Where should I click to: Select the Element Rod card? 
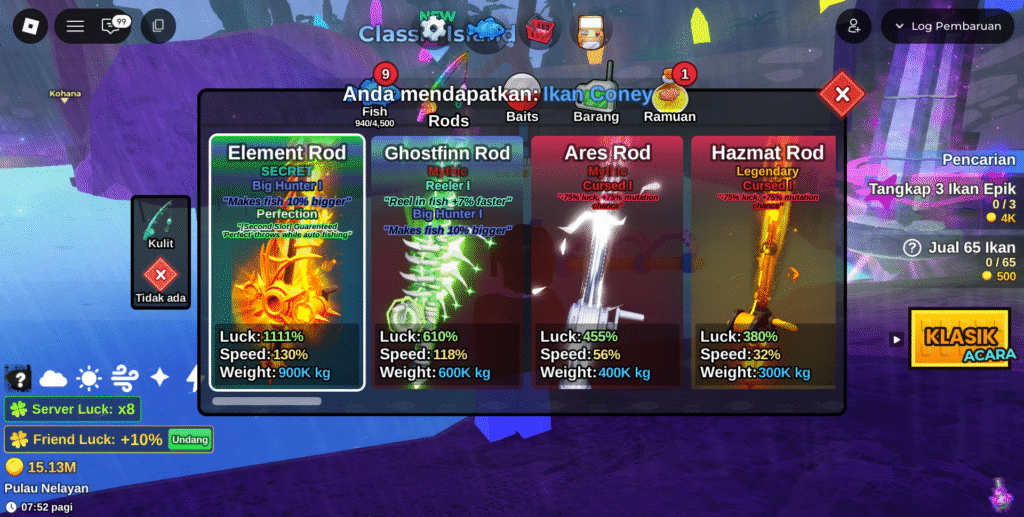point(287,262)
